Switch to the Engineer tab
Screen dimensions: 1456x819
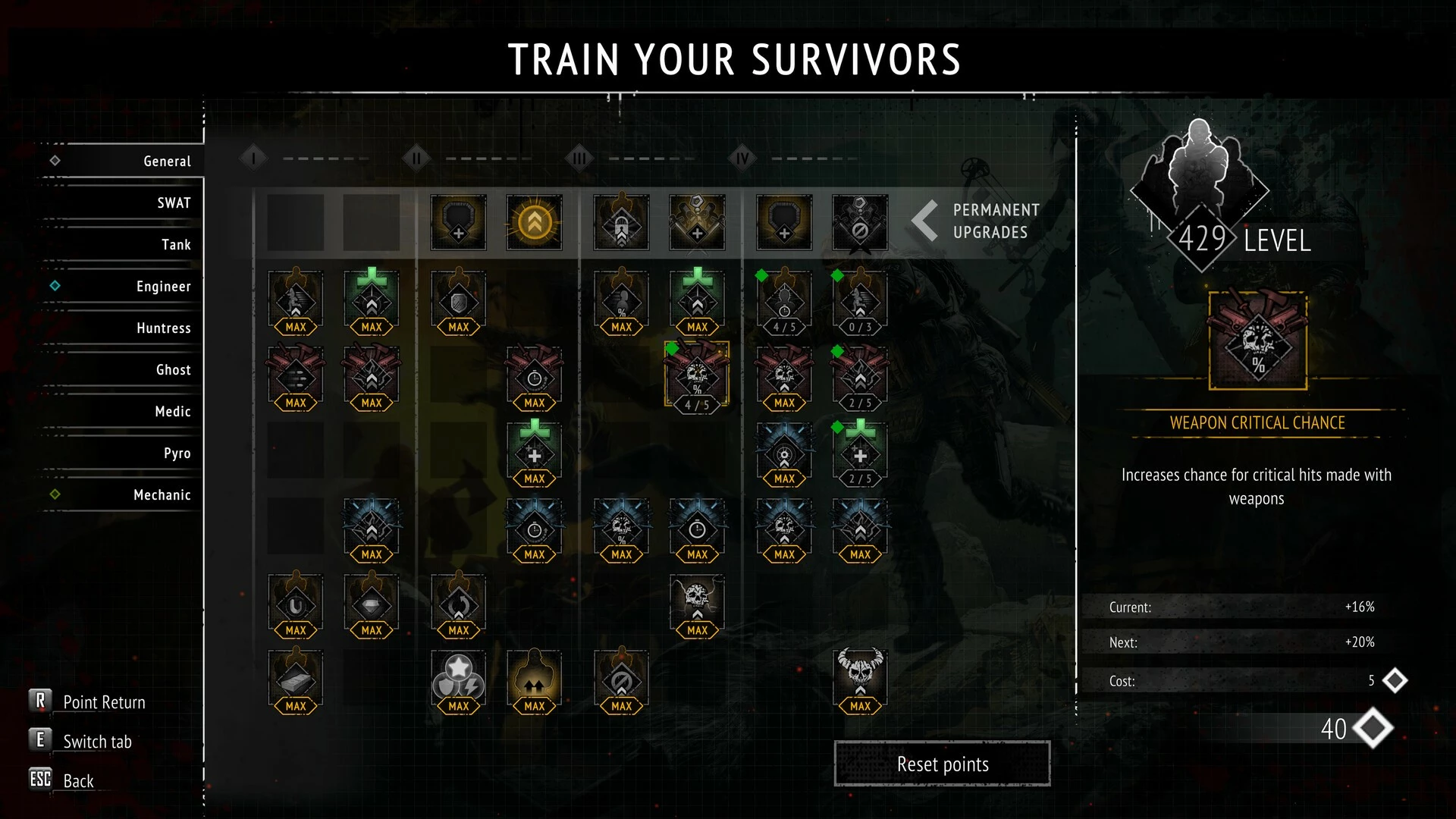(163, 287)
